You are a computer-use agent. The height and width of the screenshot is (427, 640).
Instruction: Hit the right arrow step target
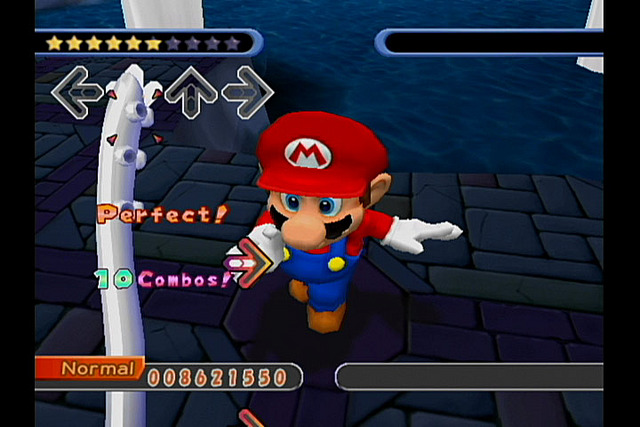tap(247, 92)
